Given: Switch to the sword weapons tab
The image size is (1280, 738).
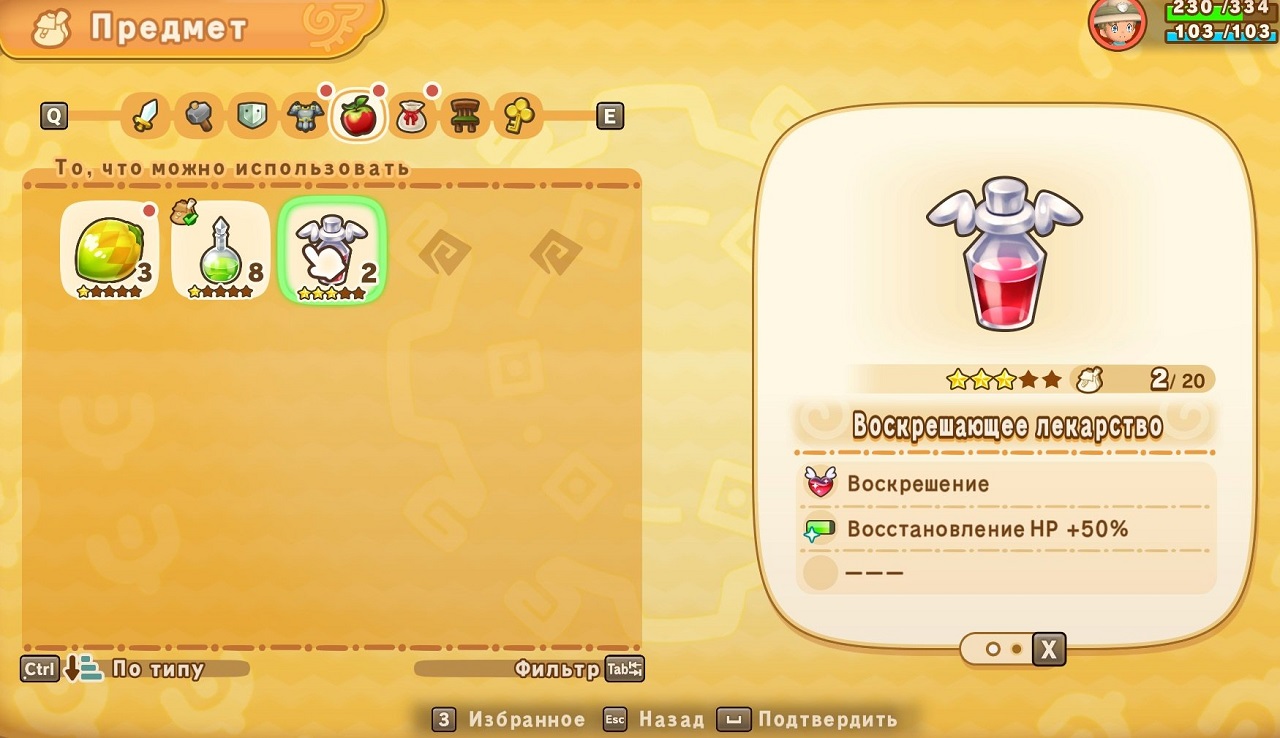Looking at the screenshot, I should [146, 116].
